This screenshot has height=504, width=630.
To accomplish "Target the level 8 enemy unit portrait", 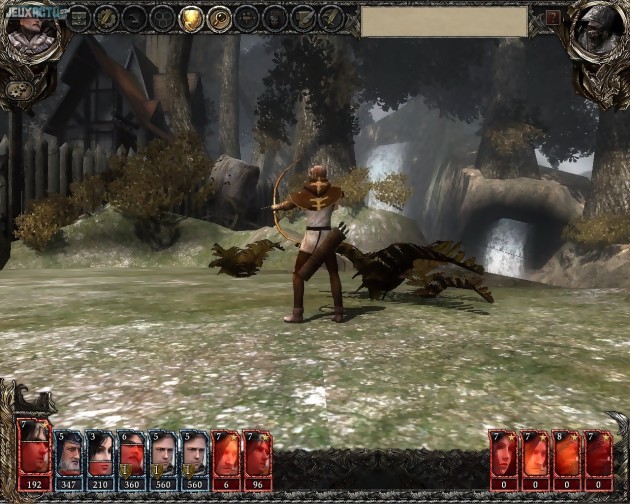I will coord(567,455).
